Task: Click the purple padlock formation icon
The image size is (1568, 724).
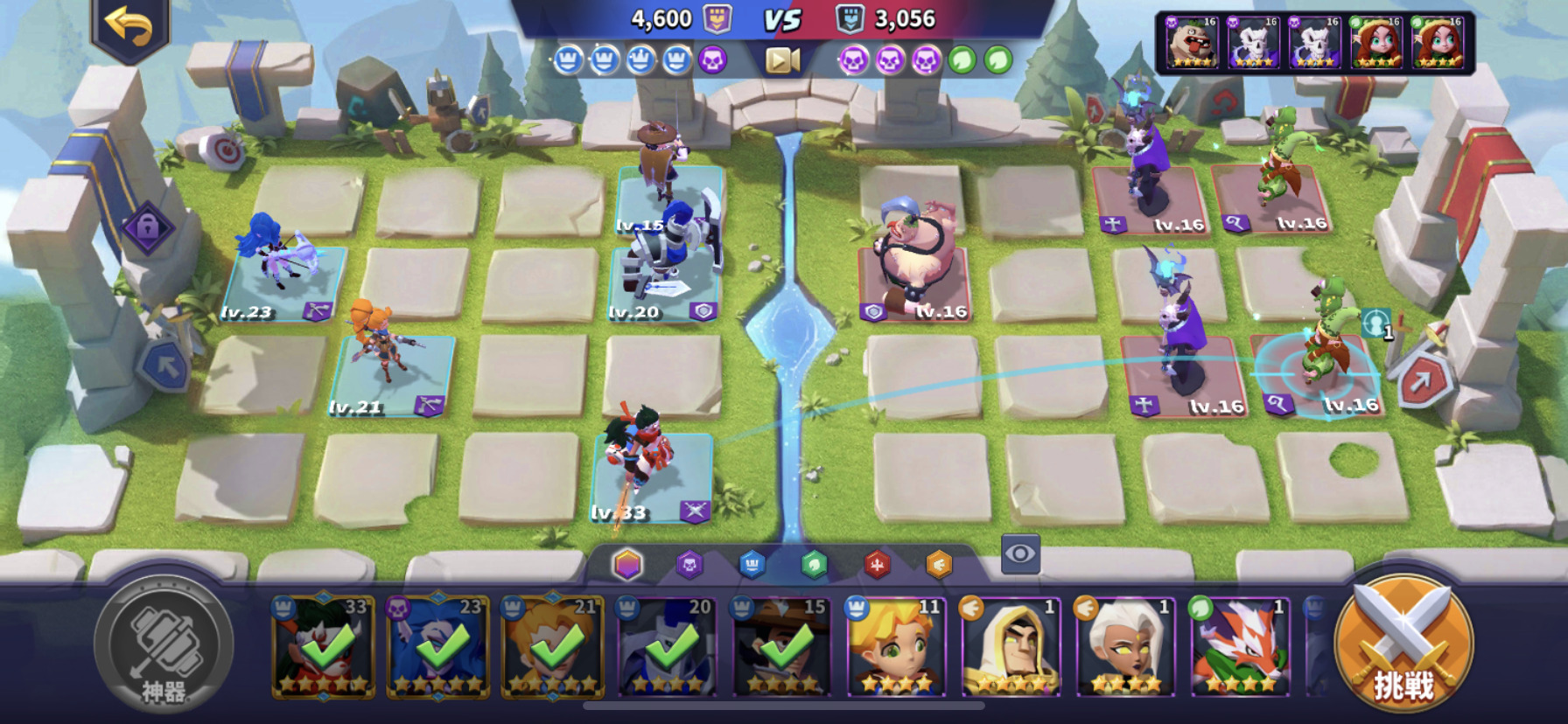Action: pyautogui.click(x=147, y=229)
